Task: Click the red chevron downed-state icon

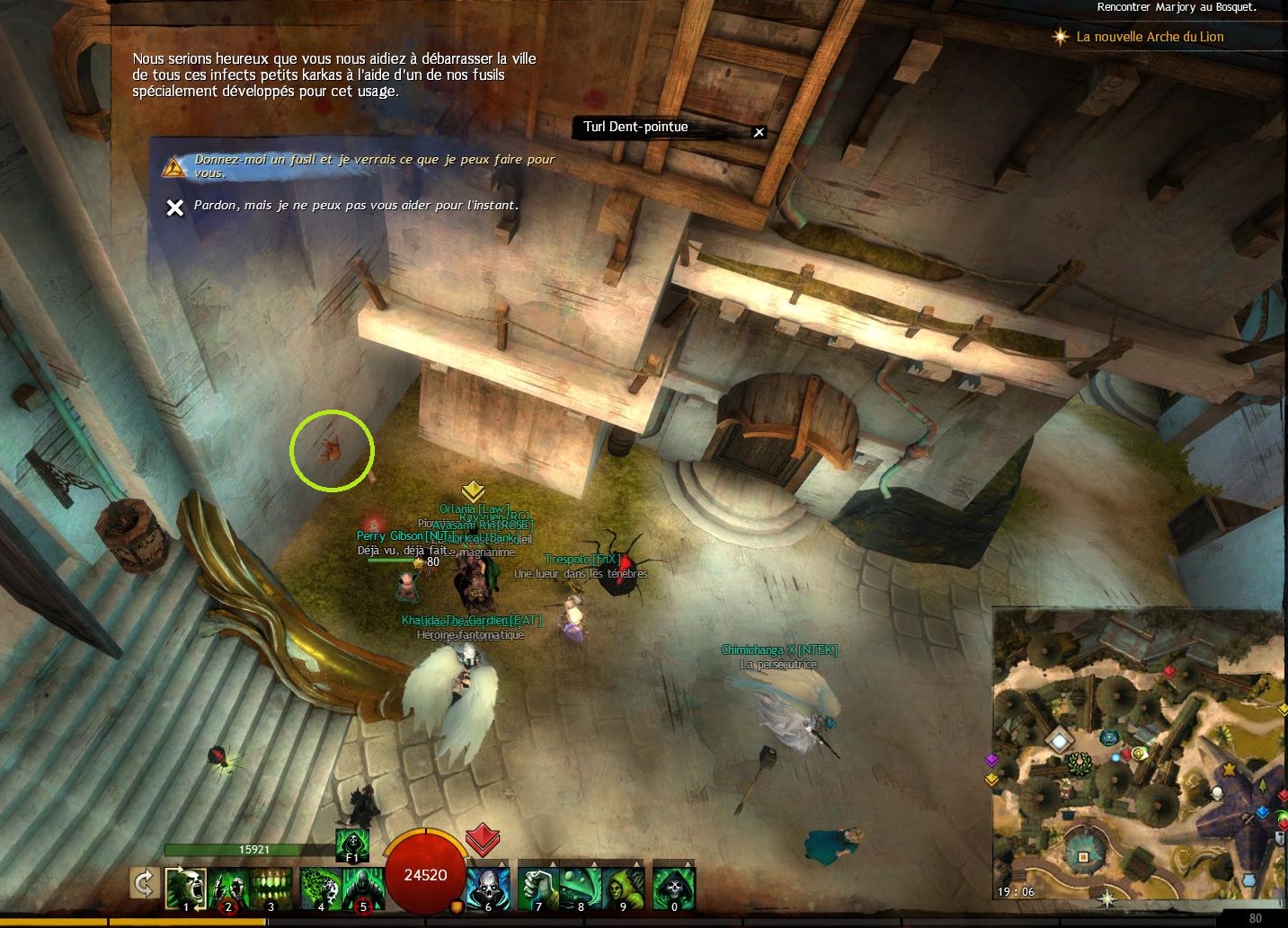Action: [x=483, y=838]
